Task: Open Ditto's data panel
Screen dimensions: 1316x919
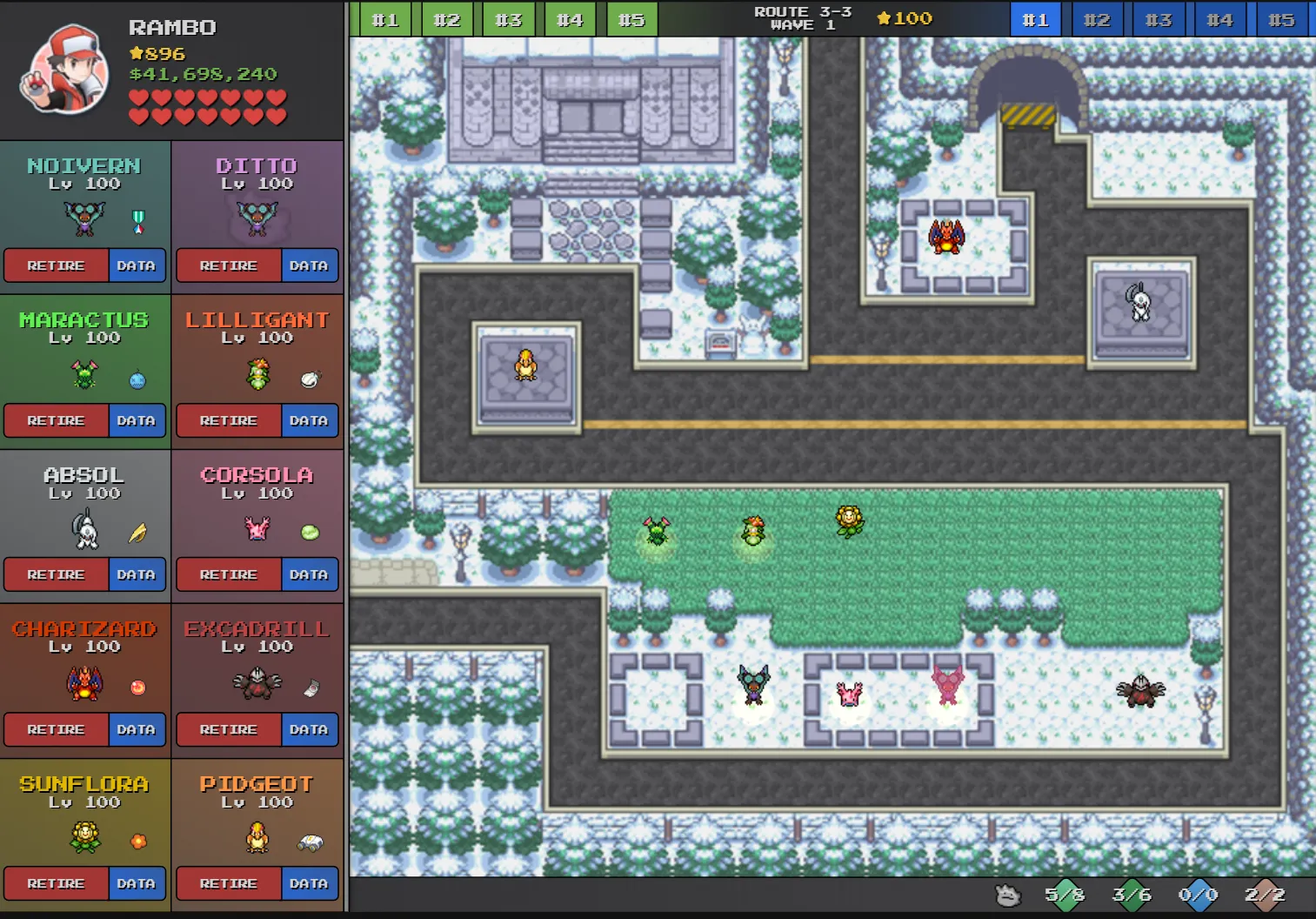Action: point(309,265)
